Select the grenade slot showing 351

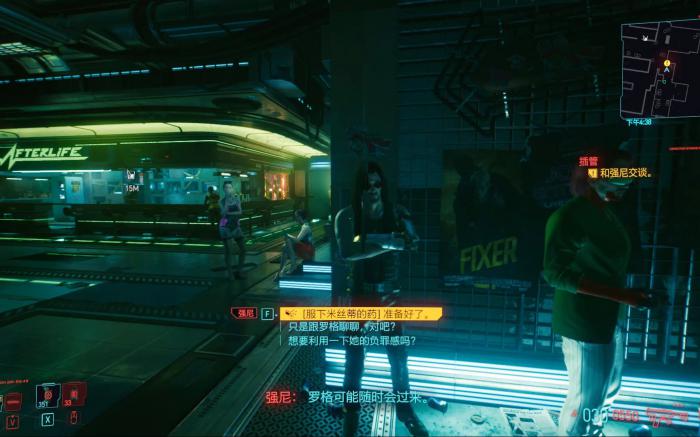(x=47, y=395)
